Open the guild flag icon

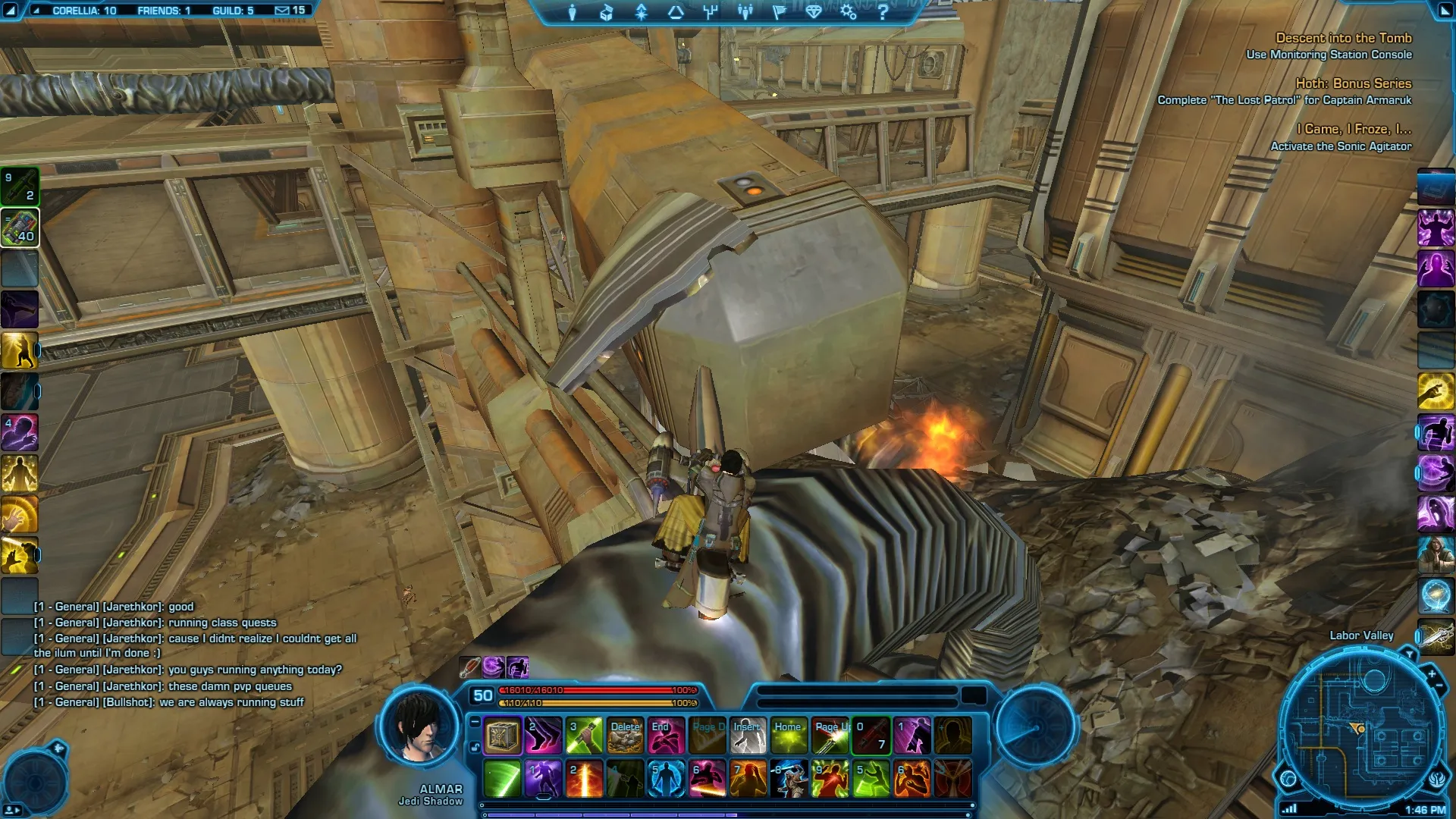pos(779,12)
